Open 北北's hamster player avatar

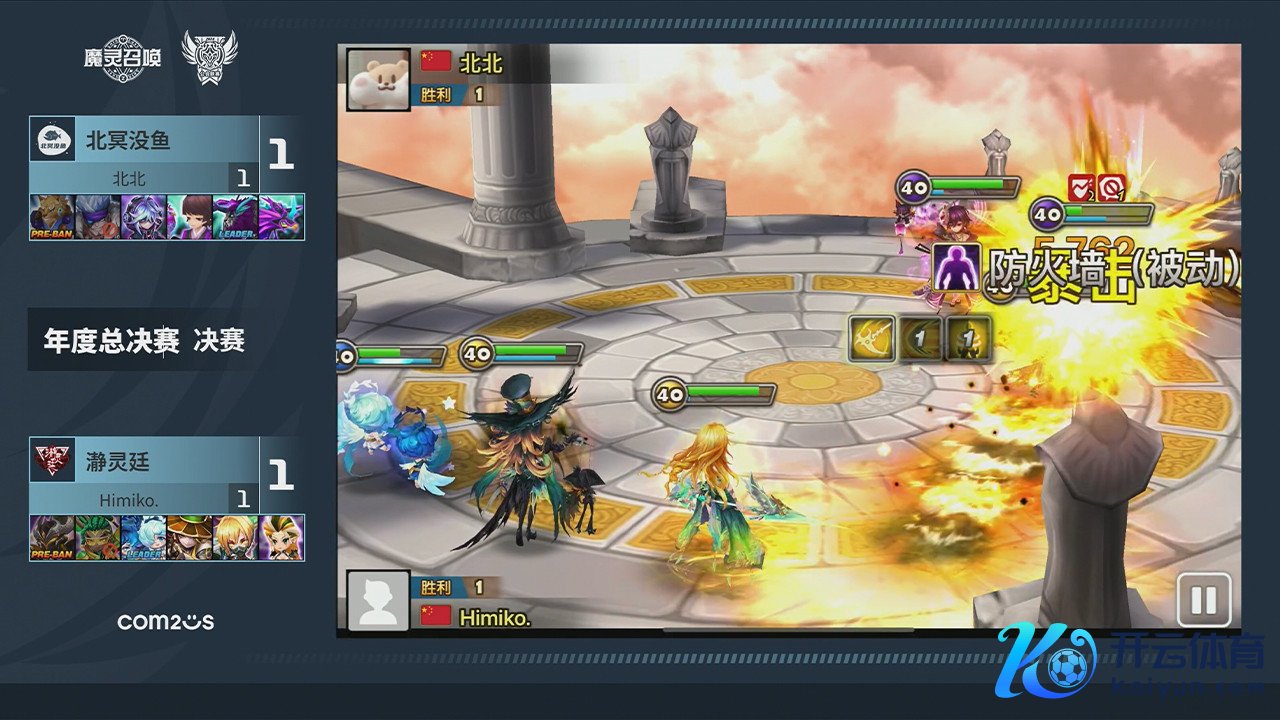pyautogui.click(x=378, y=79)
